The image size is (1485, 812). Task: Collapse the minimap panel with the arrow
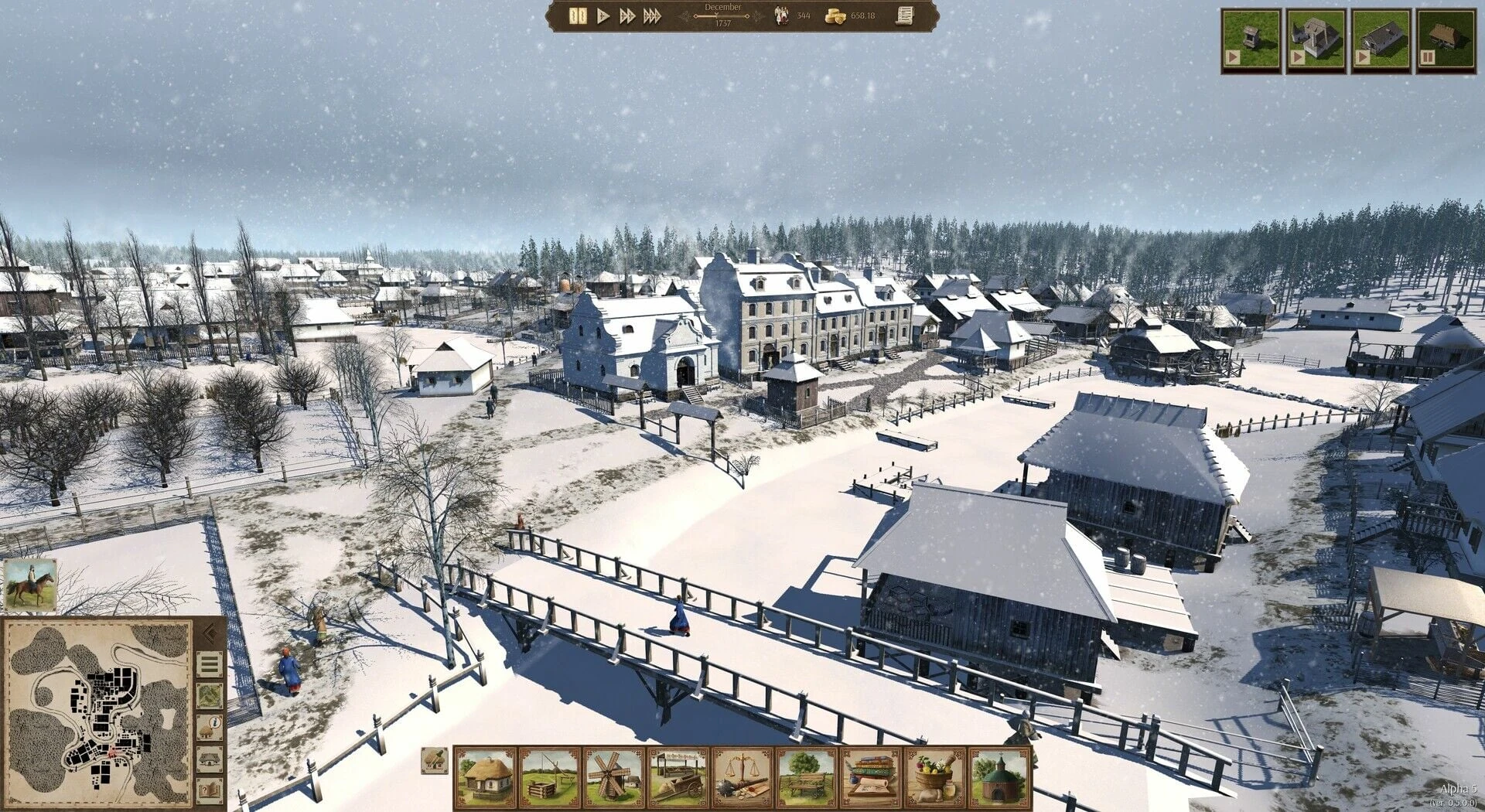tap(208, 634)
